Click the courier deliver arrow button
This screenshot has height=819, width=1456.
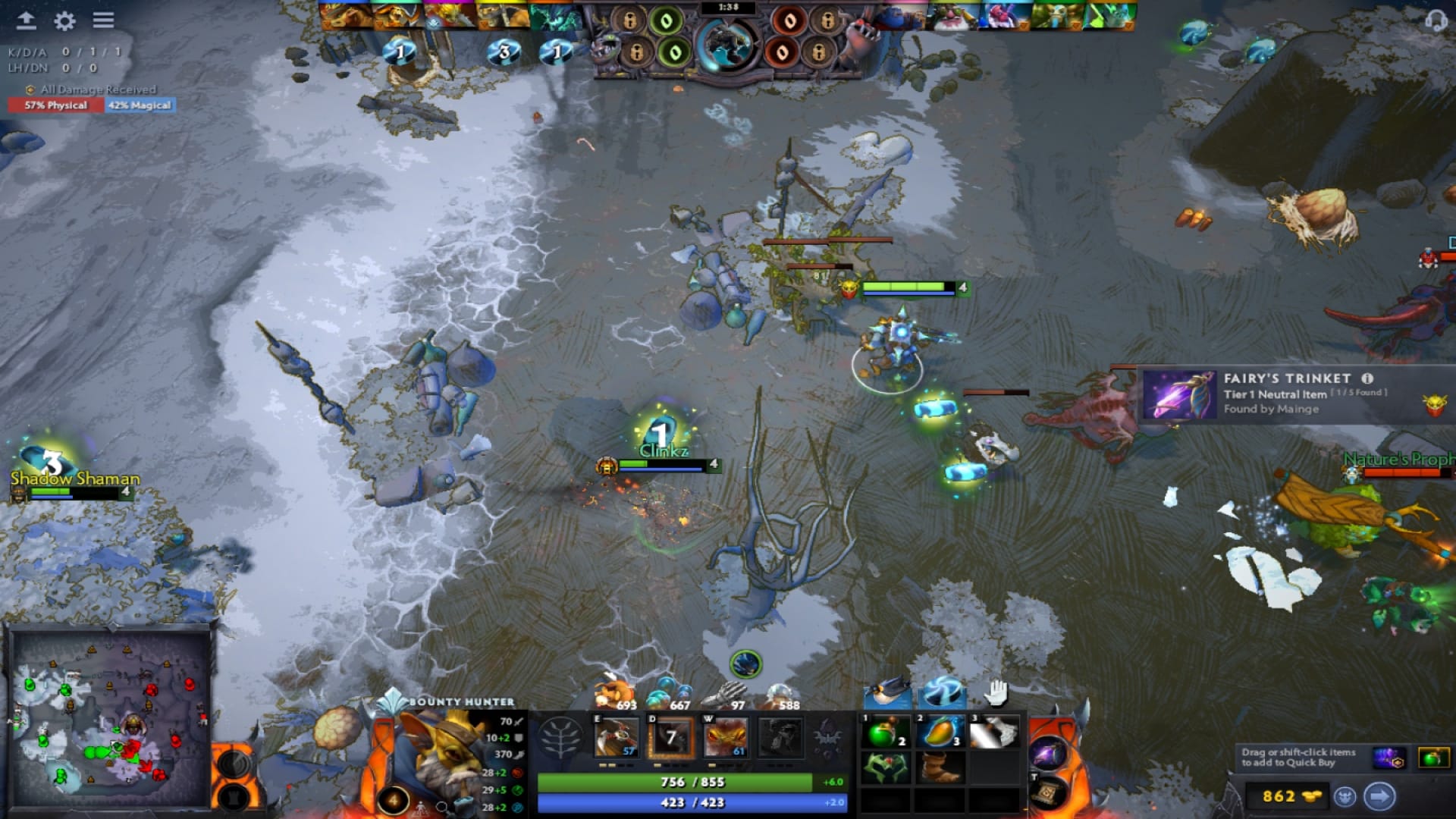click(x=1379, y=796)
